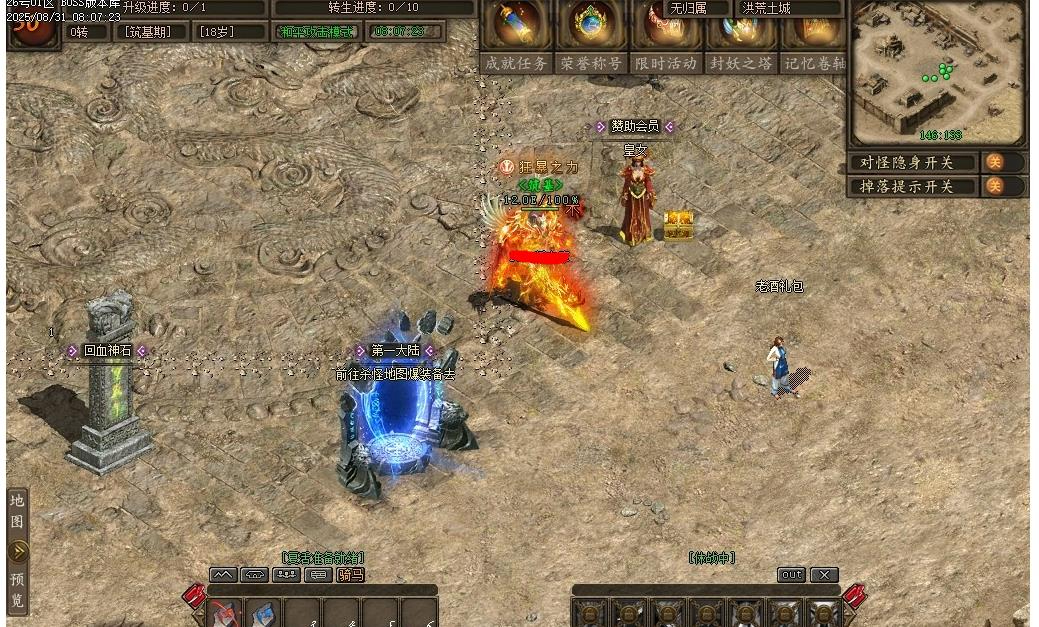Screen dimensions: 1039x627
Task: Click the mountain-peak icon button above hotbar
Action: tap(223, 575)
